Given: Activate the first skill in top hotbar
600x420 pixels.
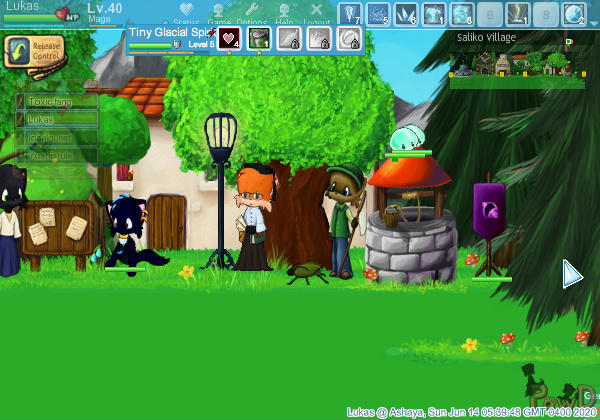Looking at the screenshot, I should [x=349, y=14].
